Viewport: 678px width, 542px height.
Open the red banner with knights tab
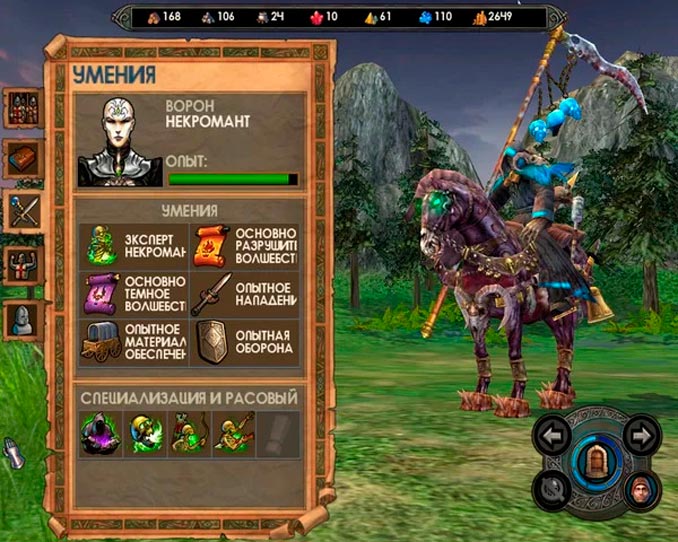tap(22, 266)
